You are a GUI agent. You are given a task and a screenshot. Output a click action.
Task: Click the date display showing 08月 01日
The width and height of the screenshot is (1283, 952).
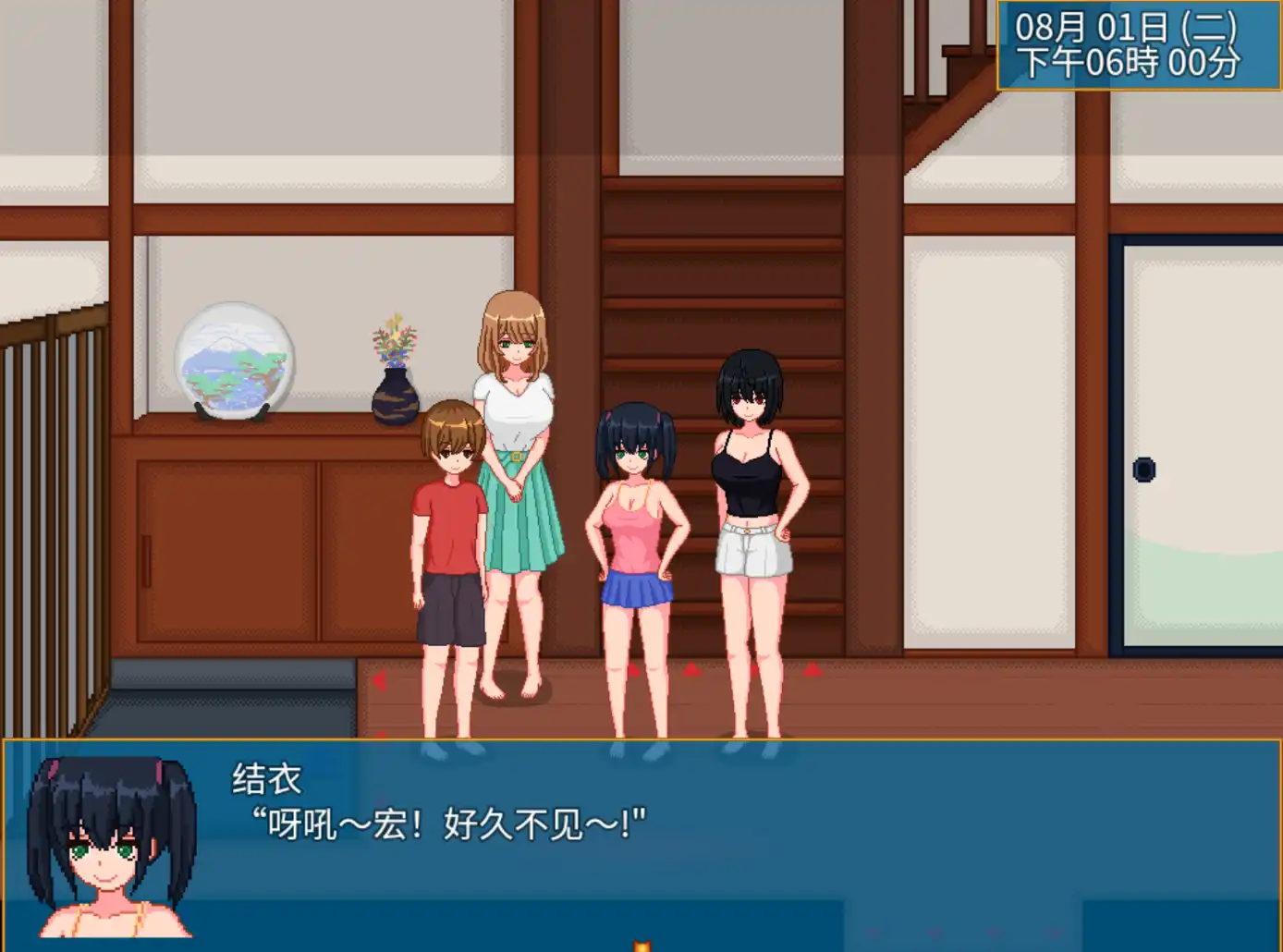point(1130,25)
